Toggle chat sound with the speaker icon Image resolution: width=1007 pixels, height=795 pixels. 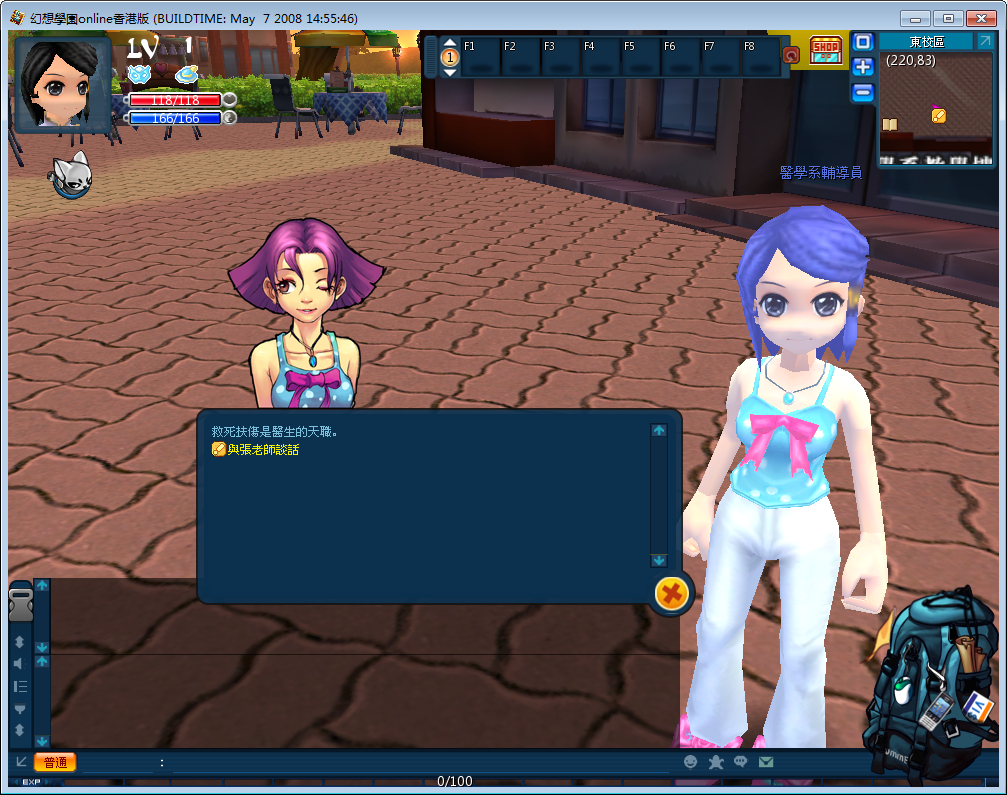tap(19, 664)
